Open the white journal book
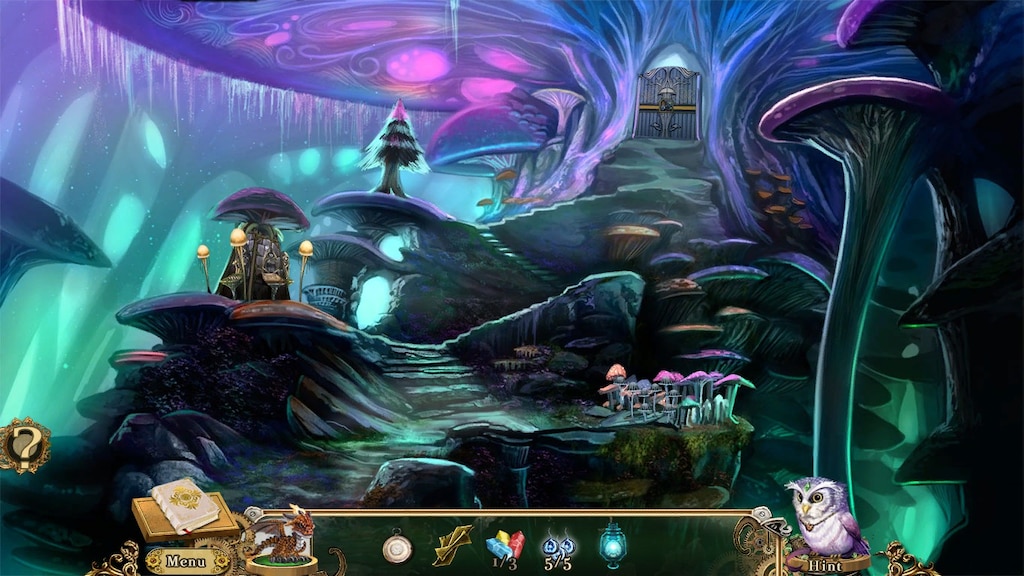The image size is (1024, 576). 185,504
